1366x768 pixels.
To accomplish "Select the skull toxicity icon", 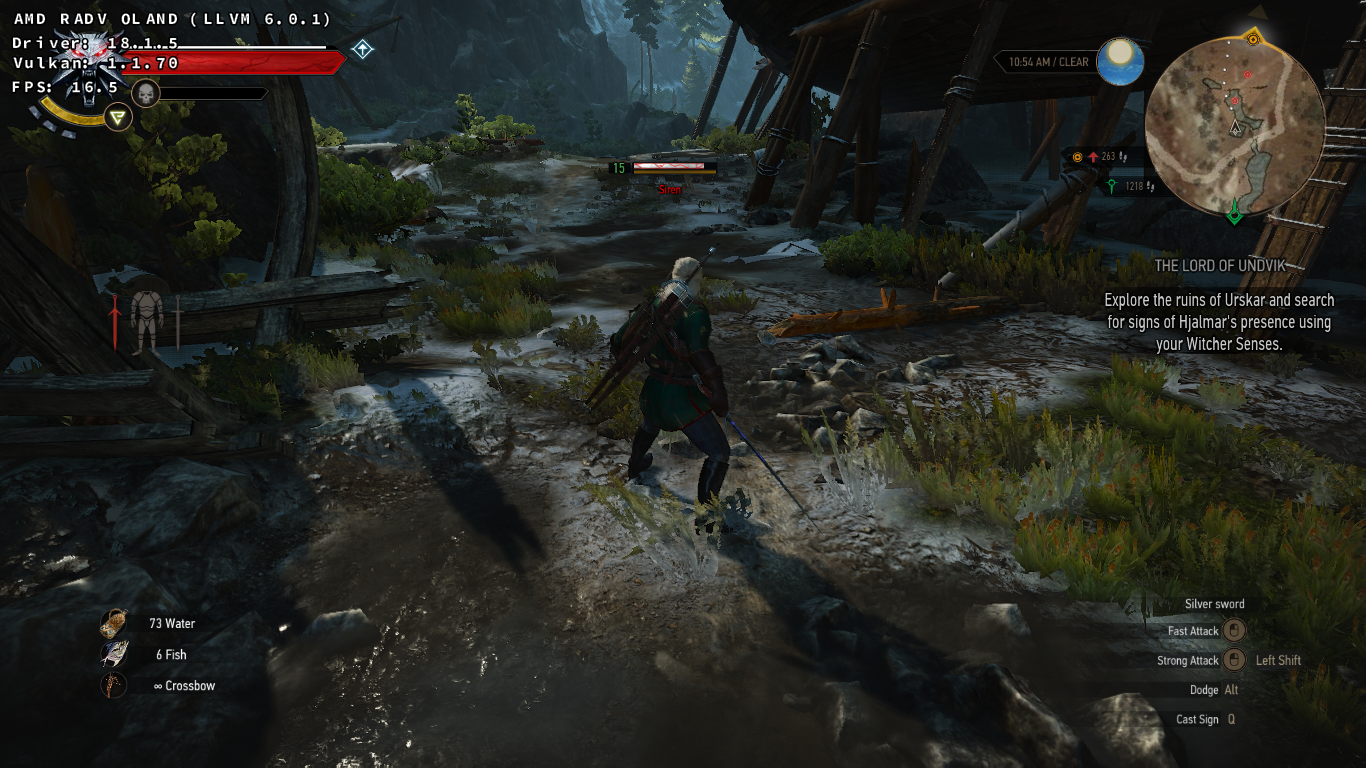I will pos(146,94).
